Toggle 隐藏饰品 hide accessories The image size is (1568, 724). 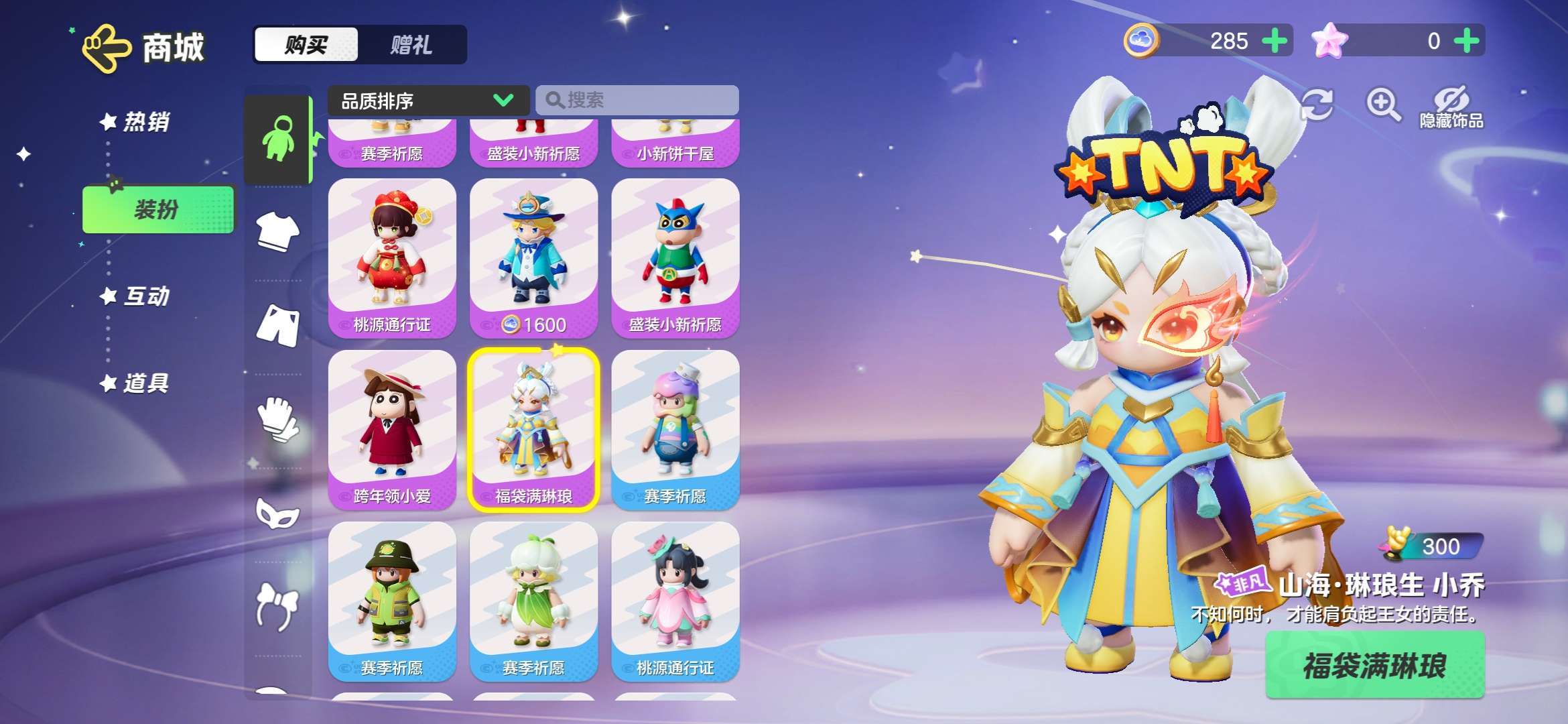pyautogui.click(x=1451, y=106)
